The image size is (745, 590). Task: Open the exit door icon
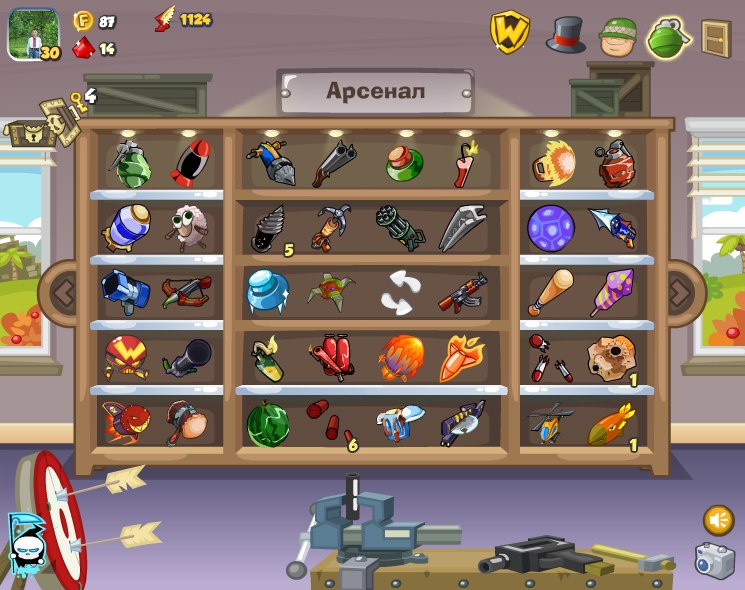[715, 38]
